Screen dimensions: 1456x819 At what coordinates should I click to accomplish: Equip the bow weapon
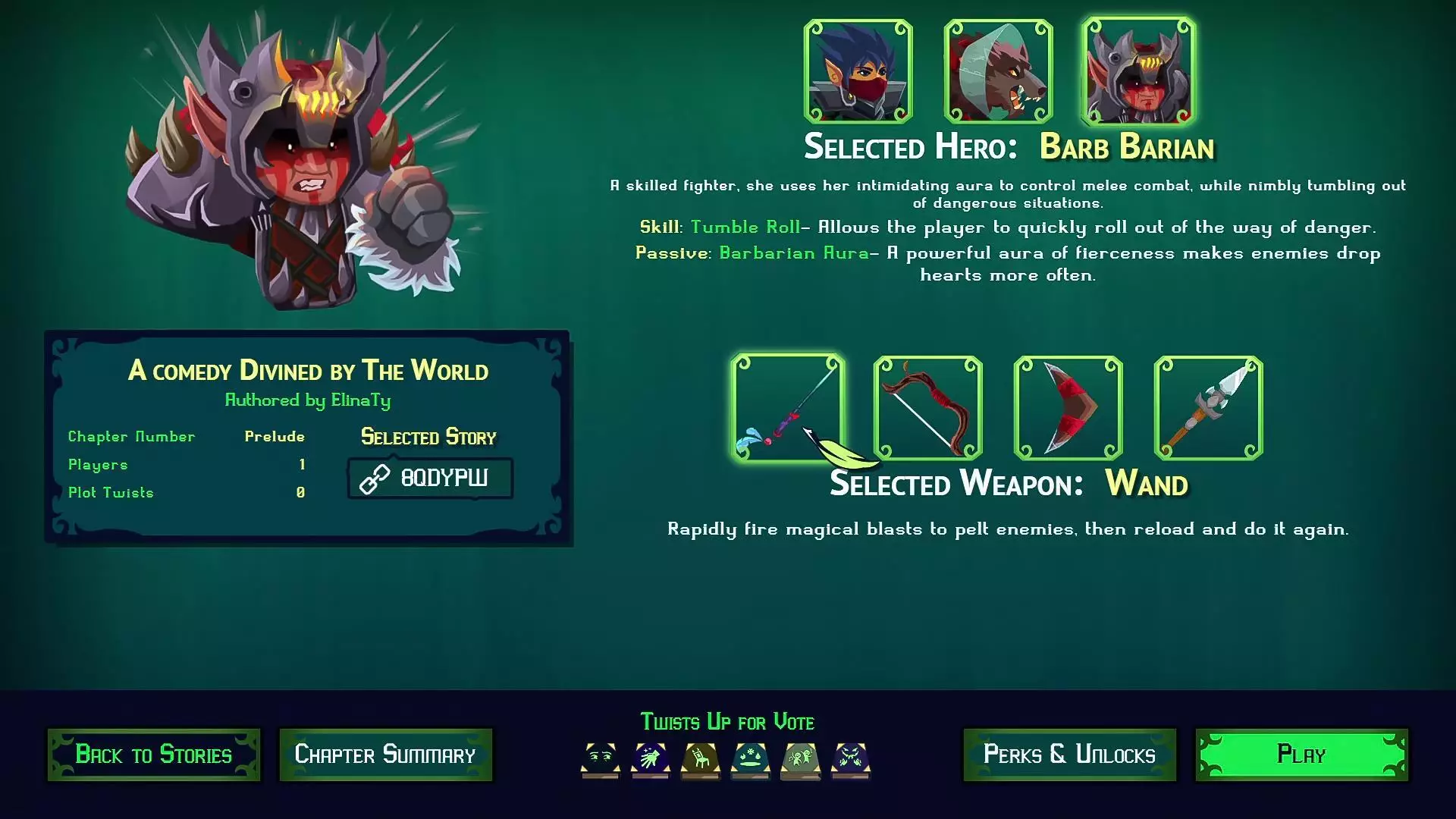(x=927, y=407)
